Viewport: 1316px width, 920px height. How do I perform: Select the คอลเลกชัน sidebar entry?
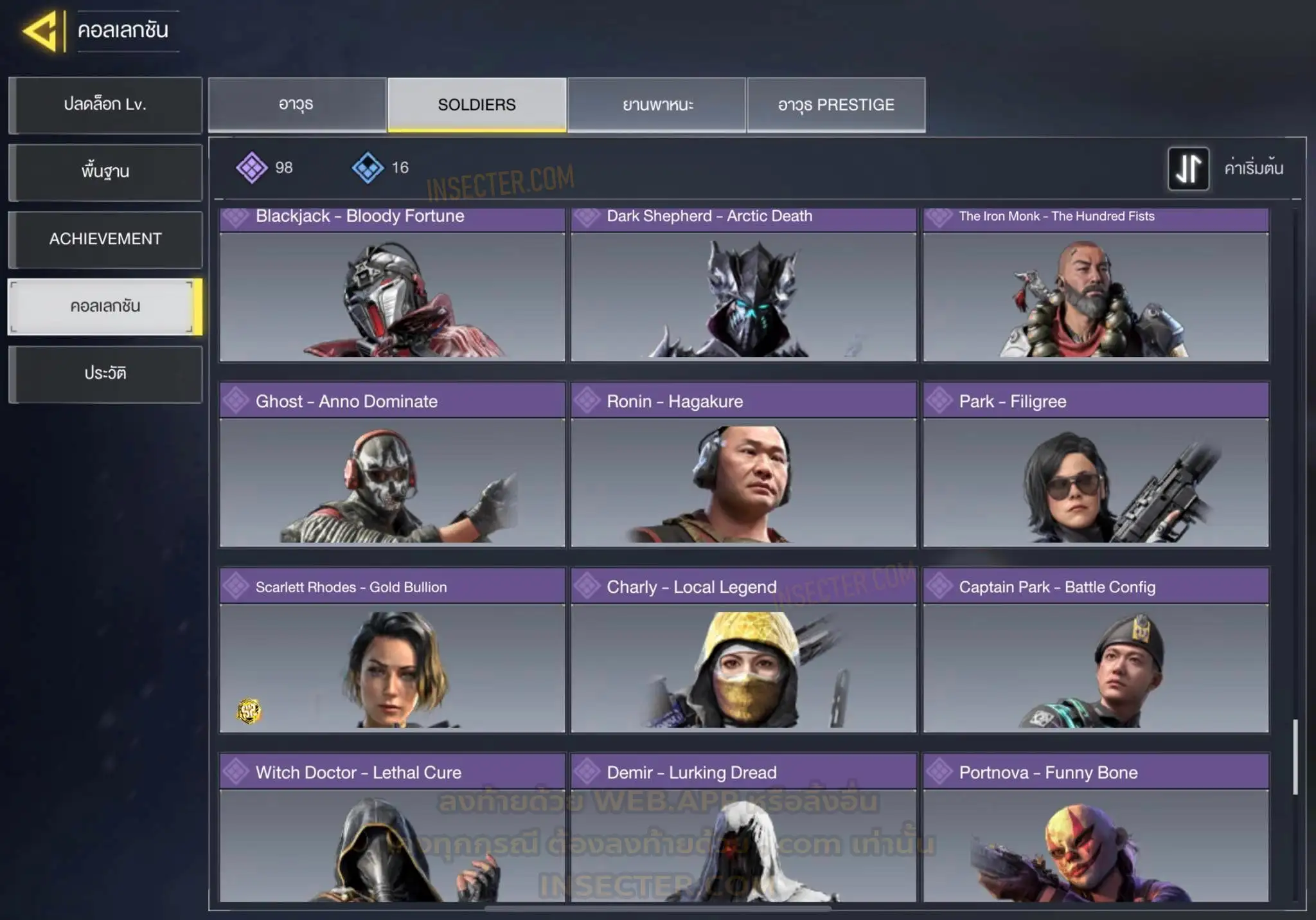pos(105,307)
